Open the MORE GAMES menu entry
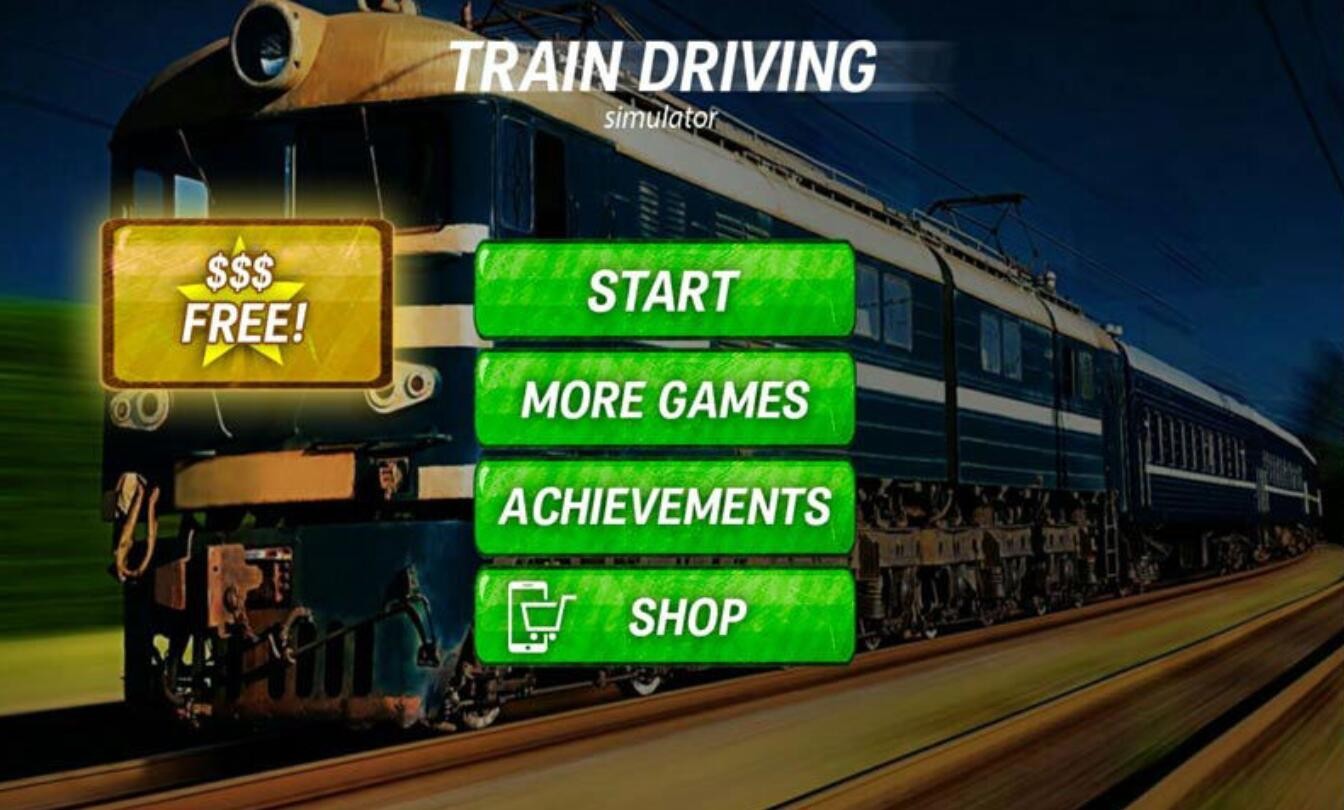 pyautogui.click(x=664, y=399)
